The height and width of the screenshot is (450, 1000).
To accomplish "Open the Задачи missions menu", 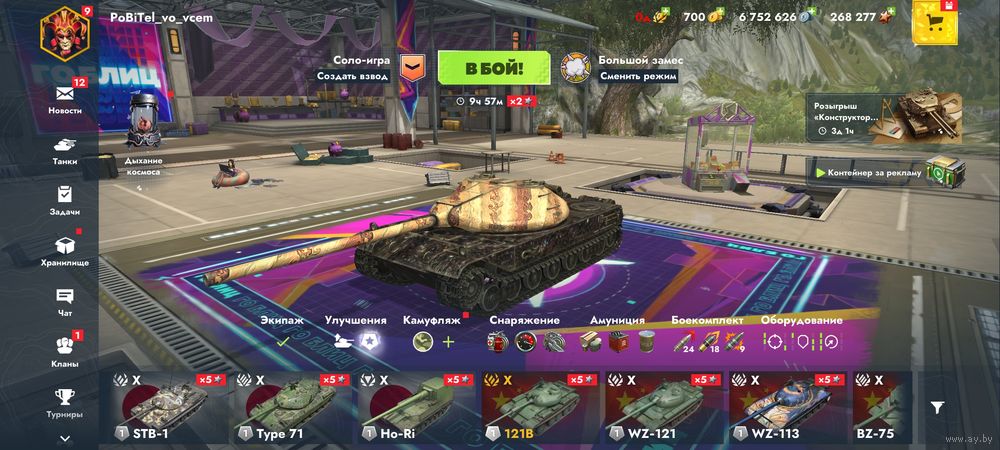I will click(x=65, y=200).
